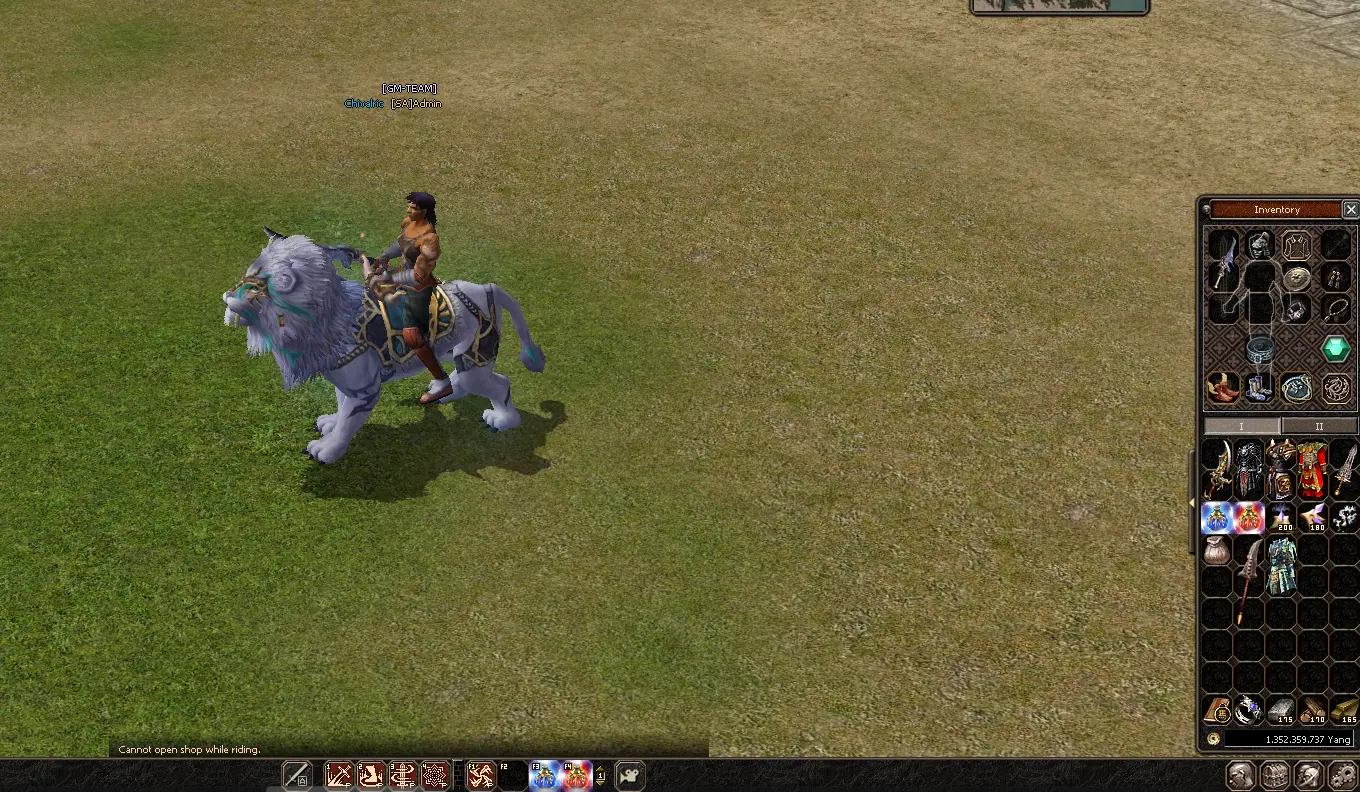1360x792 pixels.
Task: Select the equipped belt slot
Action: [1260, 350]
